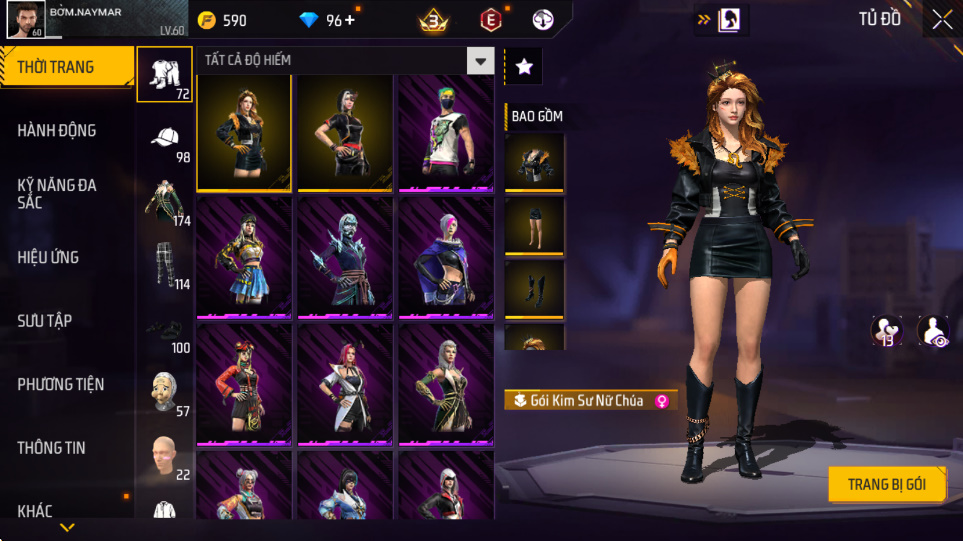Select the green-masked white shirt outfit
Image resolution: width=963 pixels, height=541 pixels.
pyautogui.click(x=445, y=132)
